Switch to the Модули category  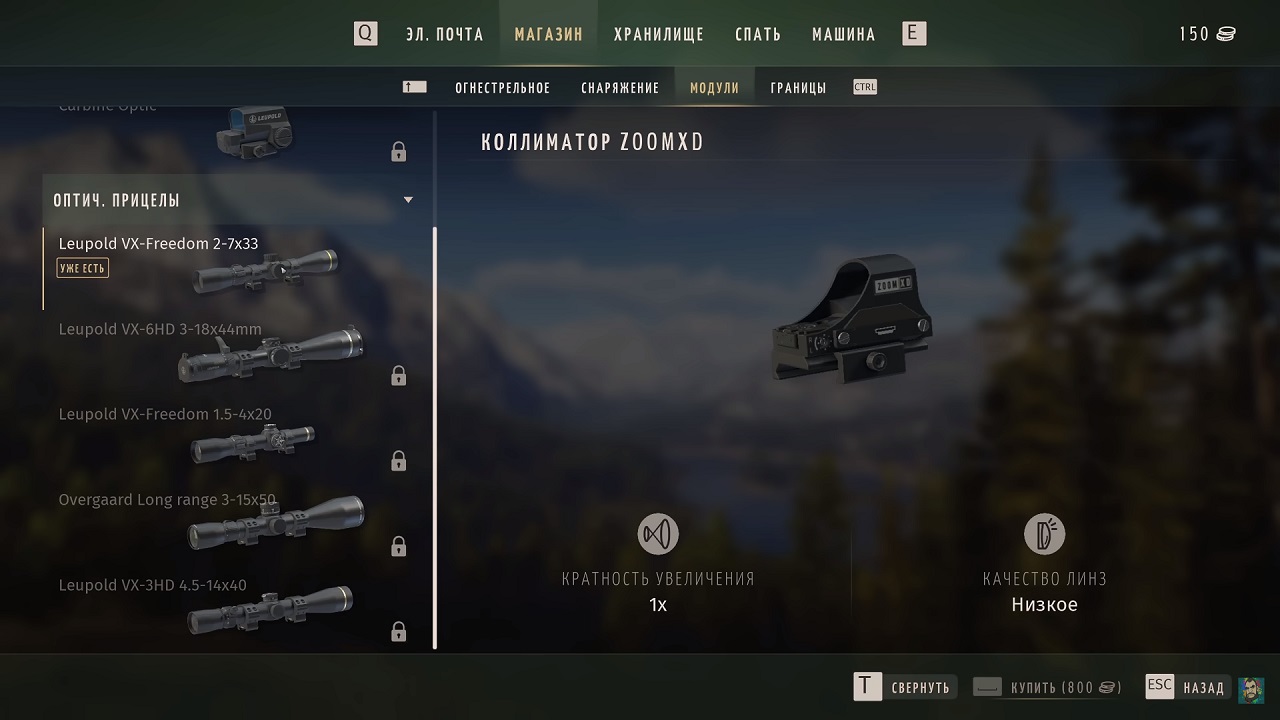(714, 88)
